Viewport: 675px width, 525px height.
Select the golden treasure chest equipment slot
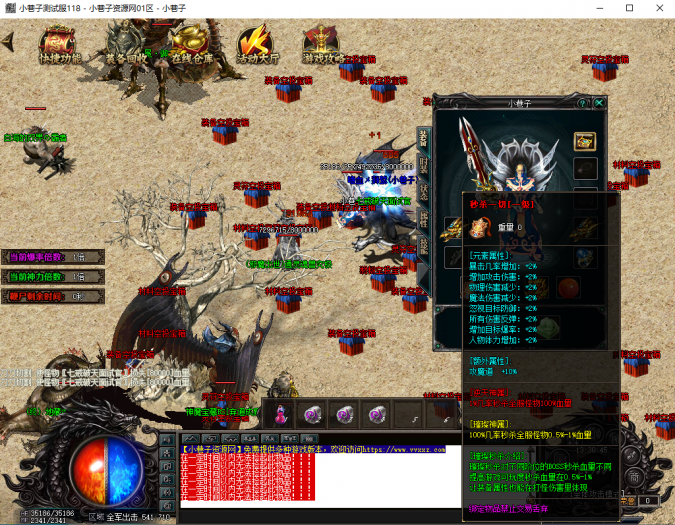585,141
